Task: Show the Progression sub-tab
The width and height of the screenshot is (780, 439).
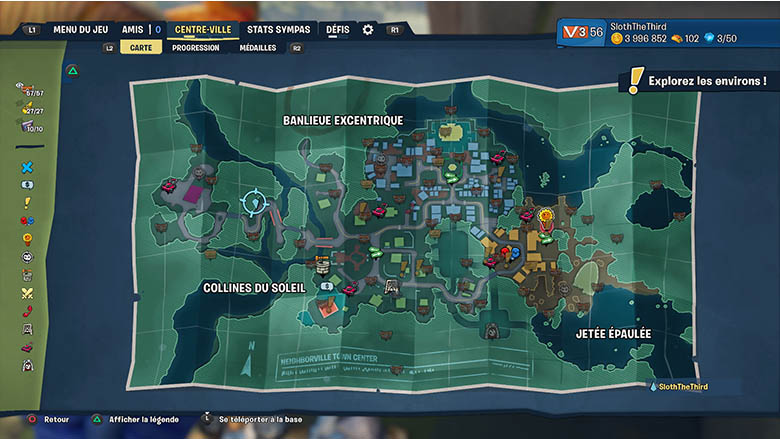Action: tap(195, 47)
